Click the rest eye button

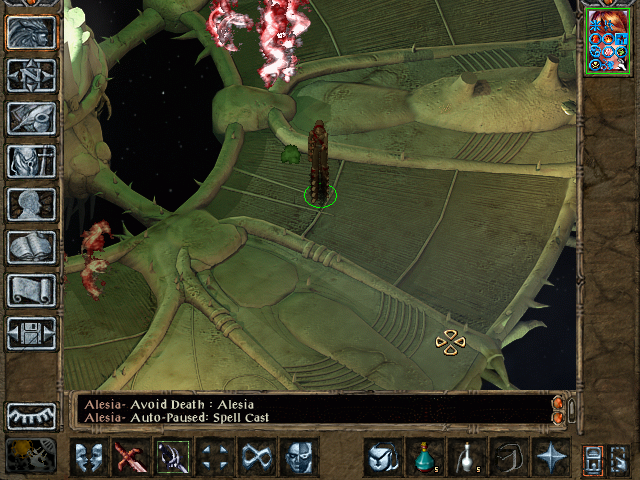click(x=32, y=415)
